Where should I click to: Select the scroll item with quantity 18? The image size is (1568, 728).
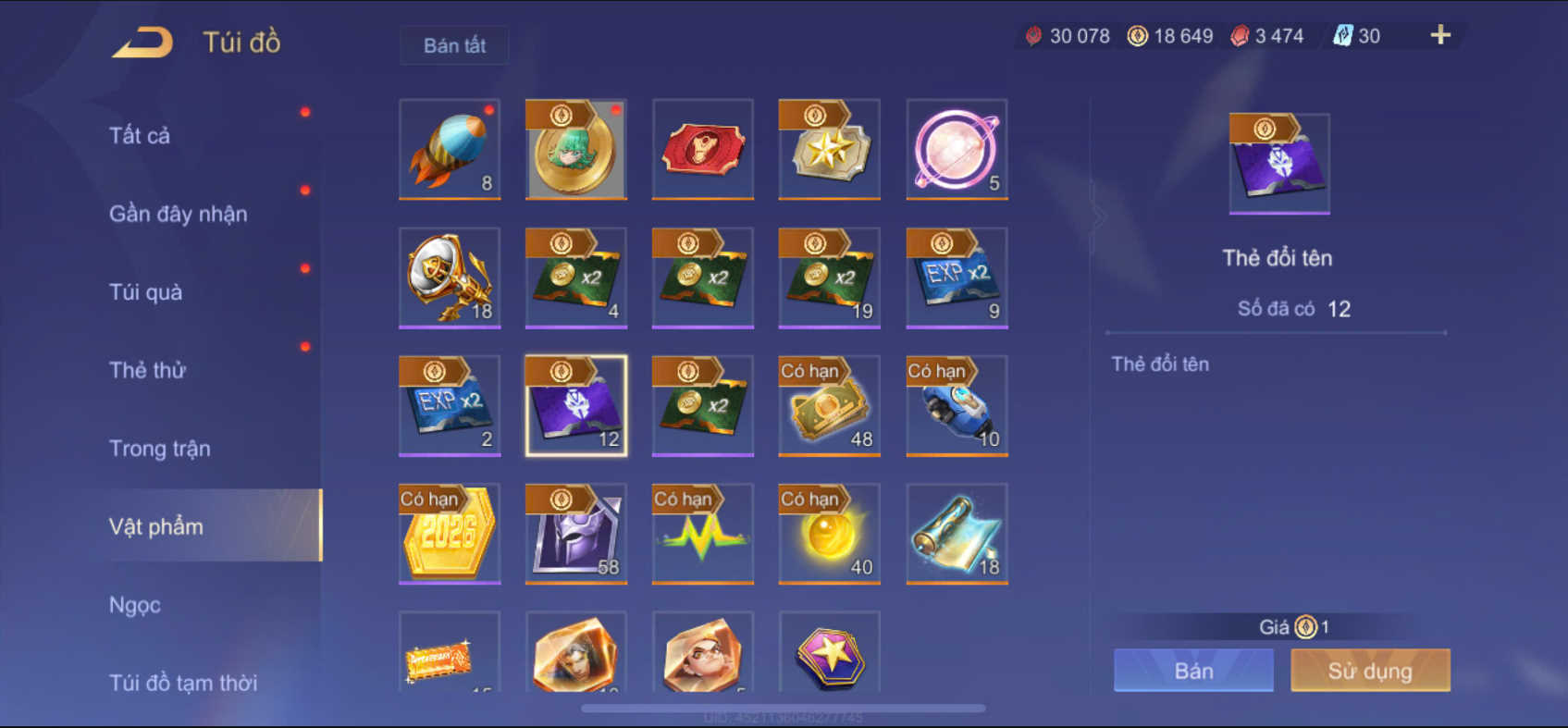coord(957,534)
